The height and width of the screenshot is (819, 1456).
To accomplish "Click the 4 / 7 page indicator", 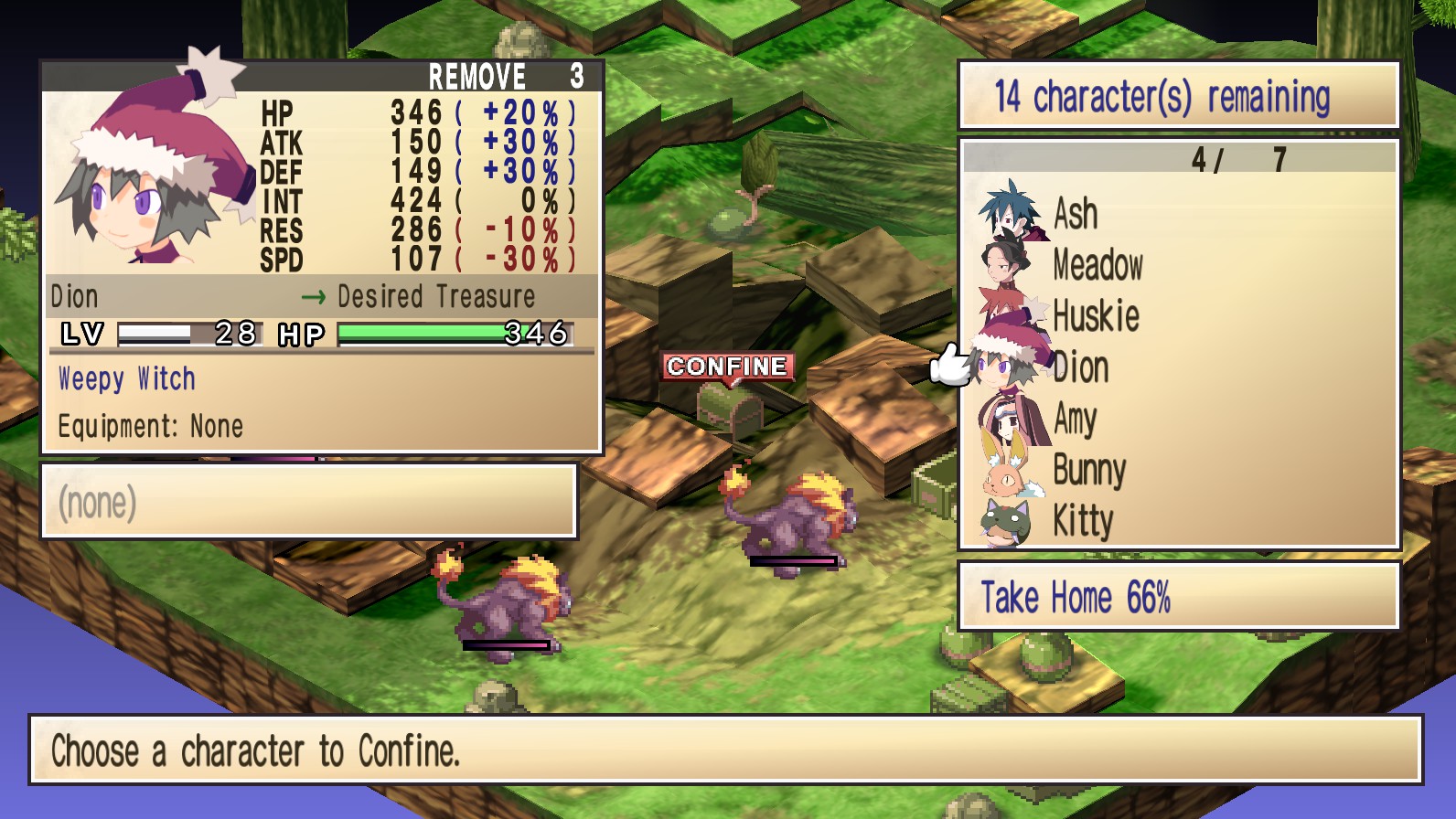I will click(1240, 158).
